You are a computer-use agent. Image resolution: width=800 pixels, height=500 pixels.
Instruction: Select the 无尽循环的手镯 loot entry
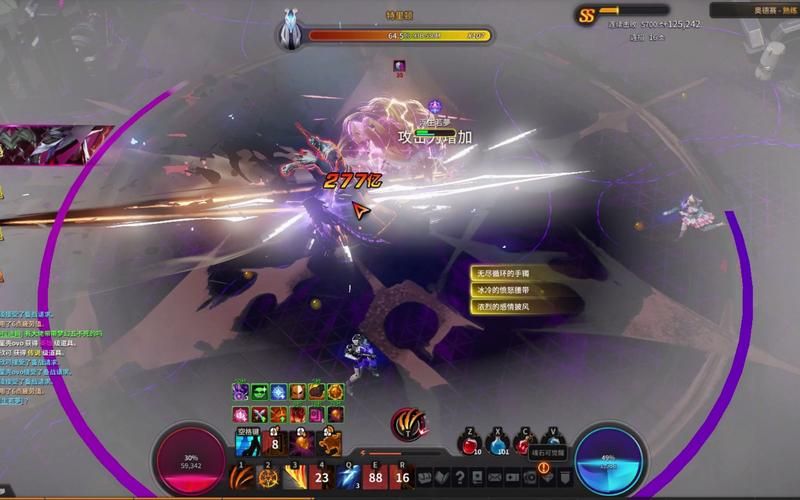[508, 273]
